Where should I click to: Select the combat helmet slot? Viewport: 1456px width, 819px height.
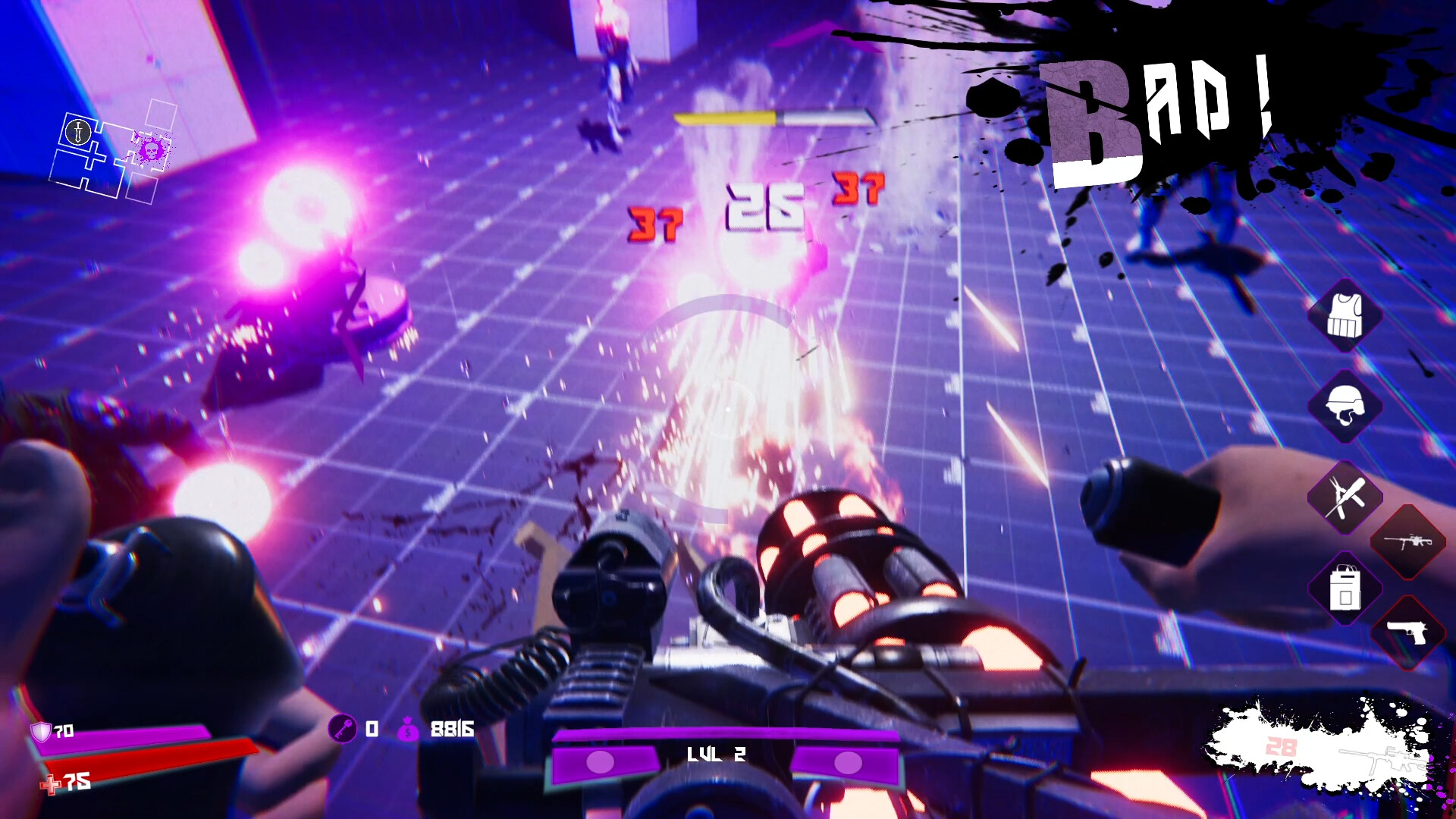tap(1345, 406)
